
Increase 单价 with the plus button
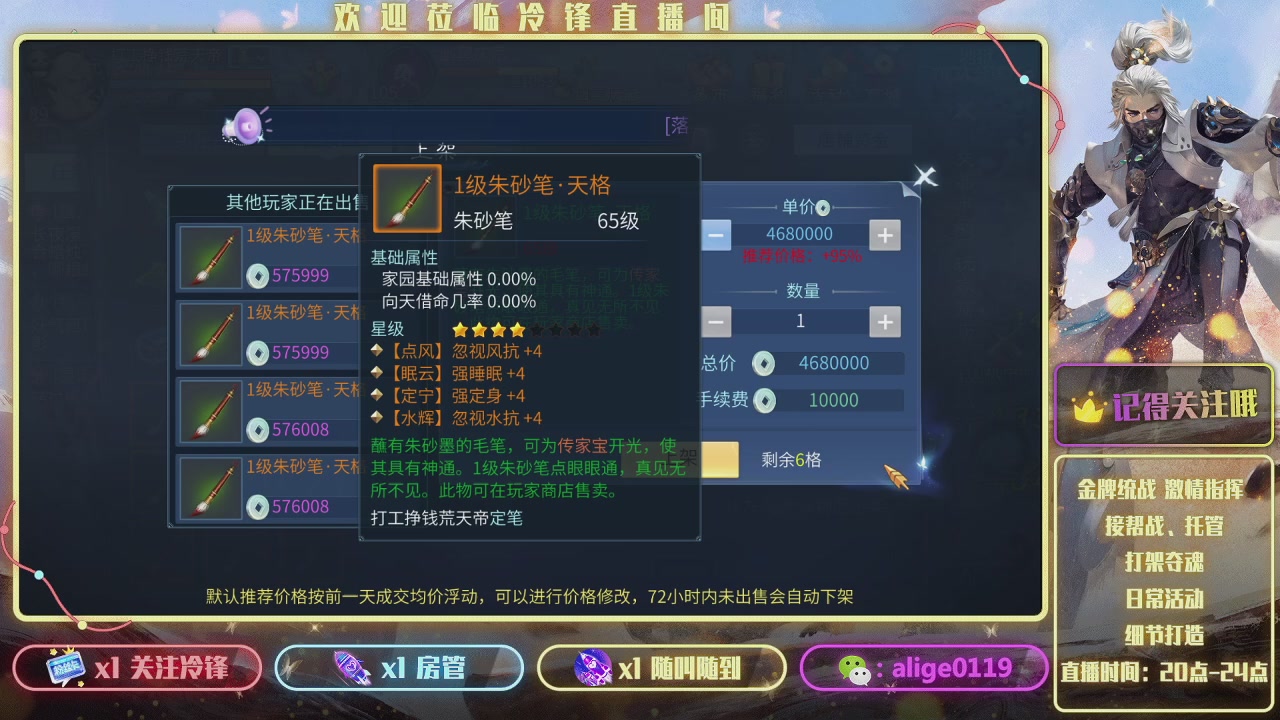pos(884,234)
